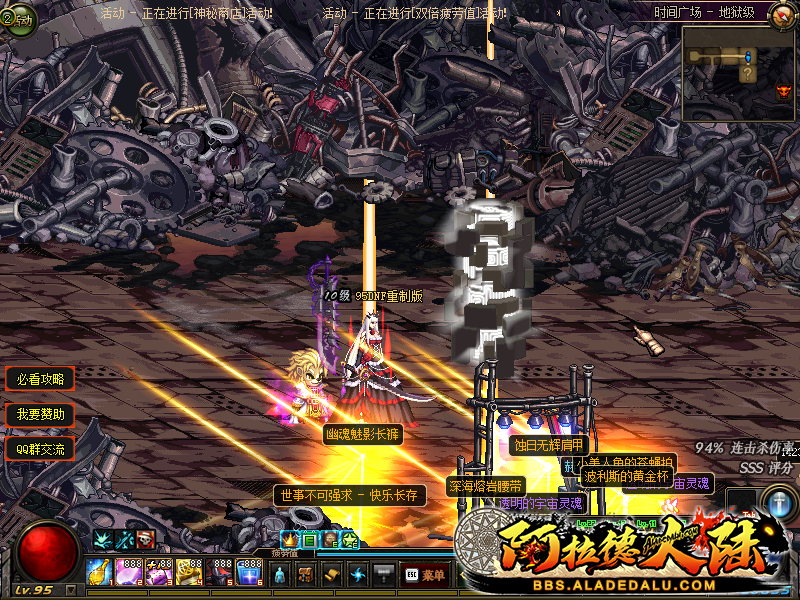
Task: Click the sword skill orb icon
Action: 778,501
